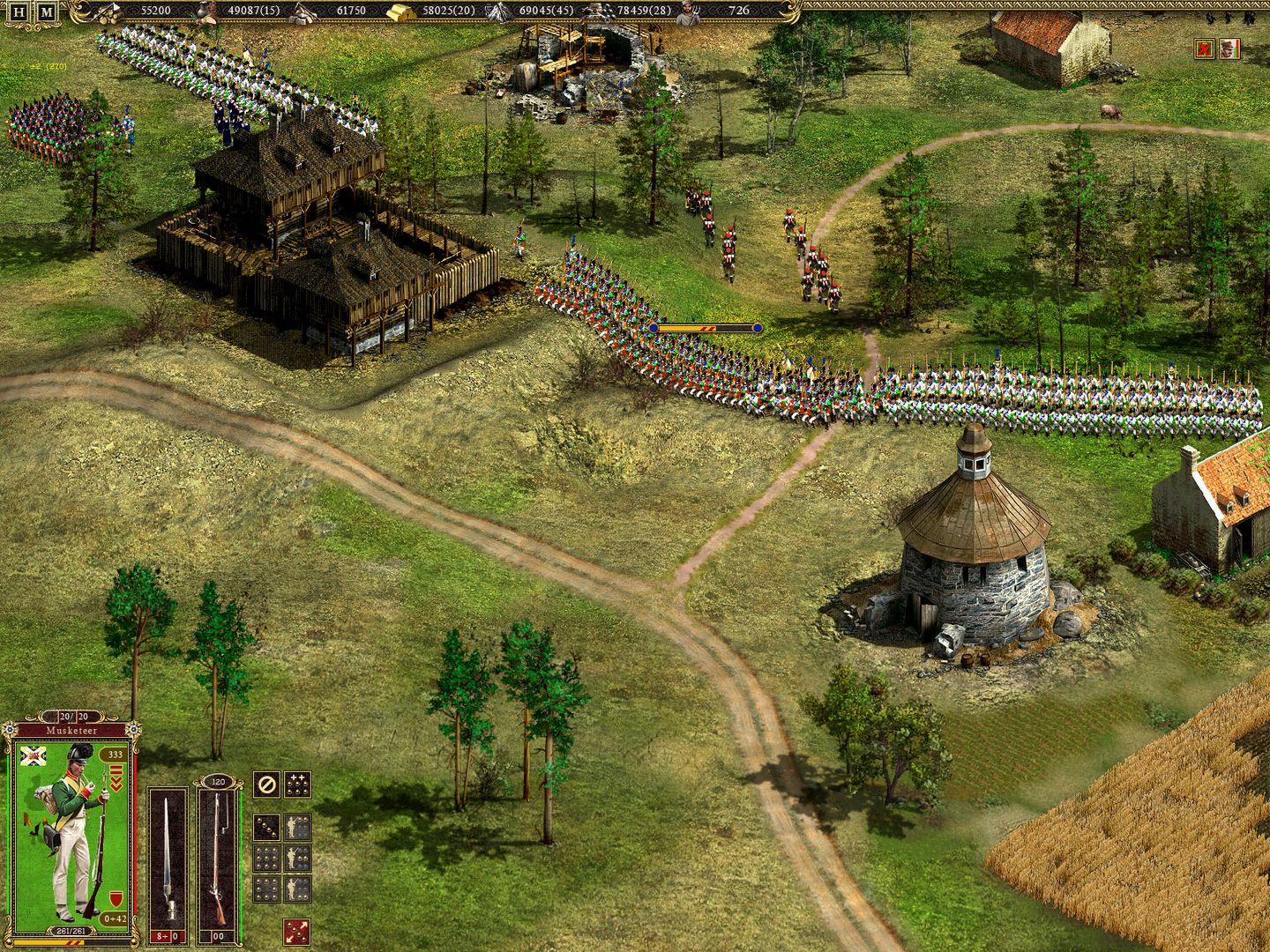Toggle the formation with musketeer silhouette
1270x952 pixels.
tap(297, 827)
